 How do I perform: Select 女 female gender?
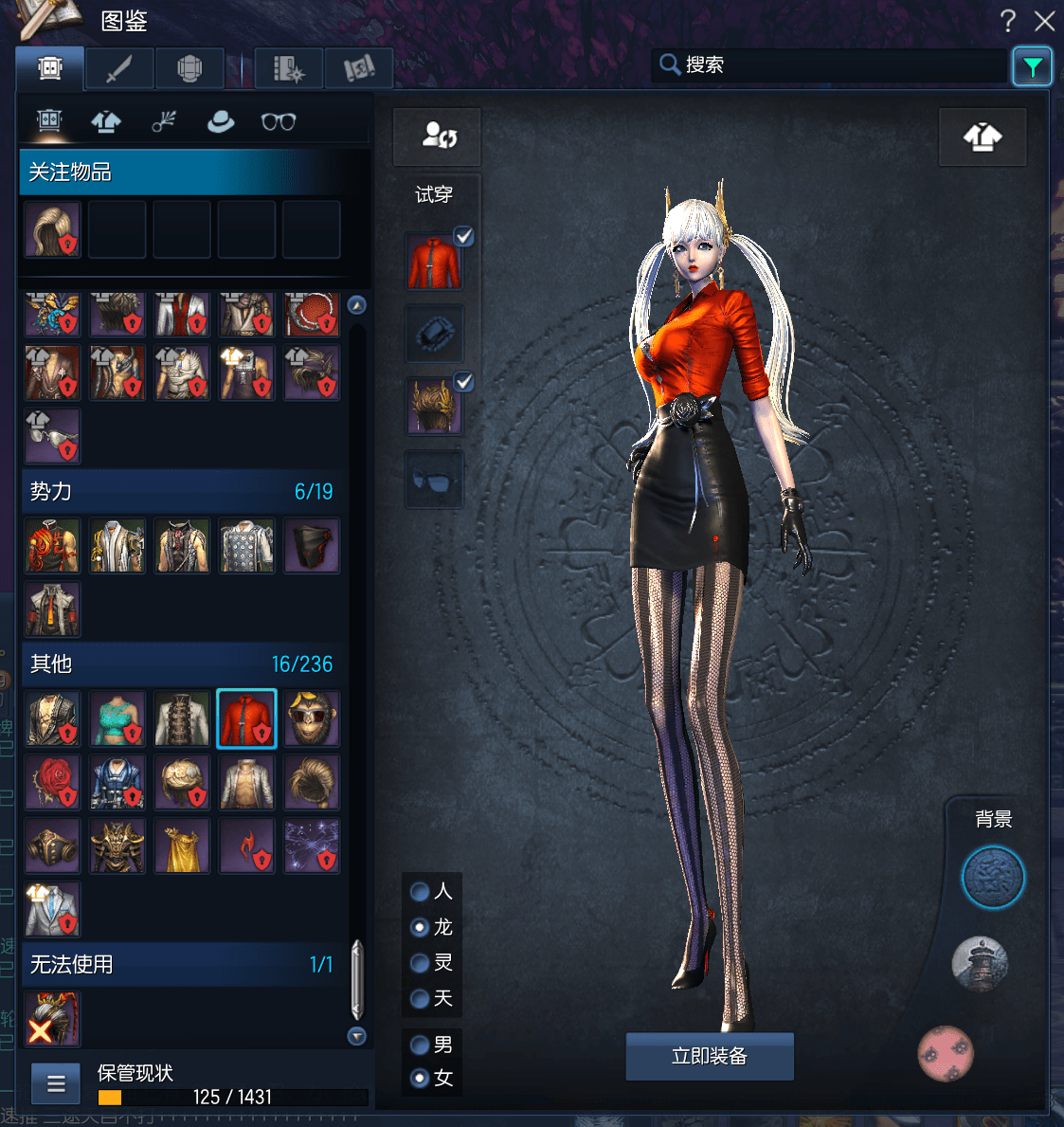pos(420,1079)
